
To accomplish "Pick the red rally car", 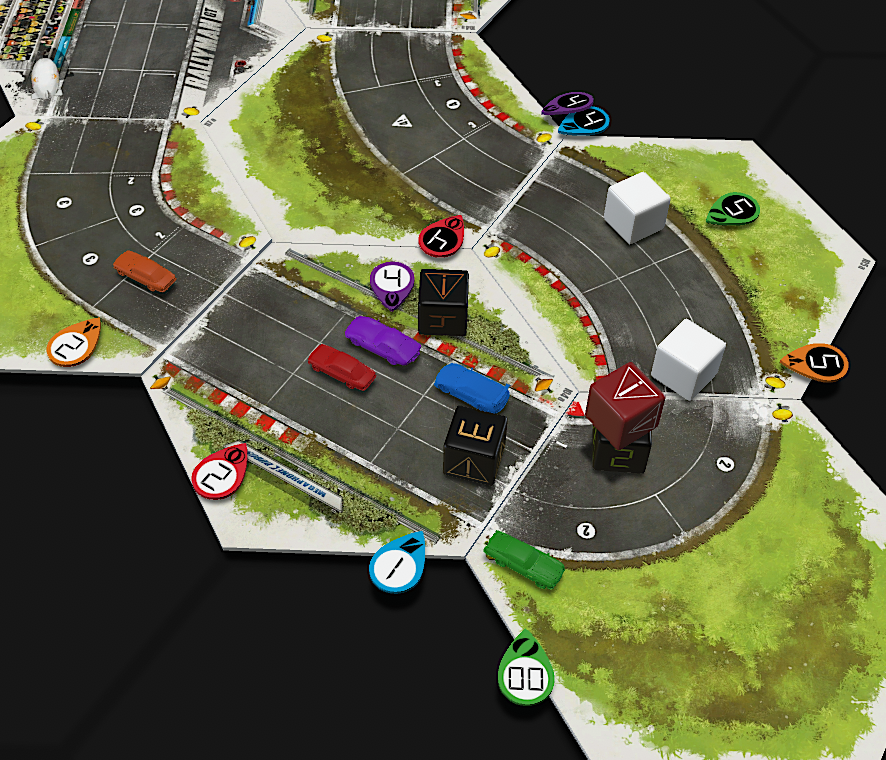I will [341, 366].
